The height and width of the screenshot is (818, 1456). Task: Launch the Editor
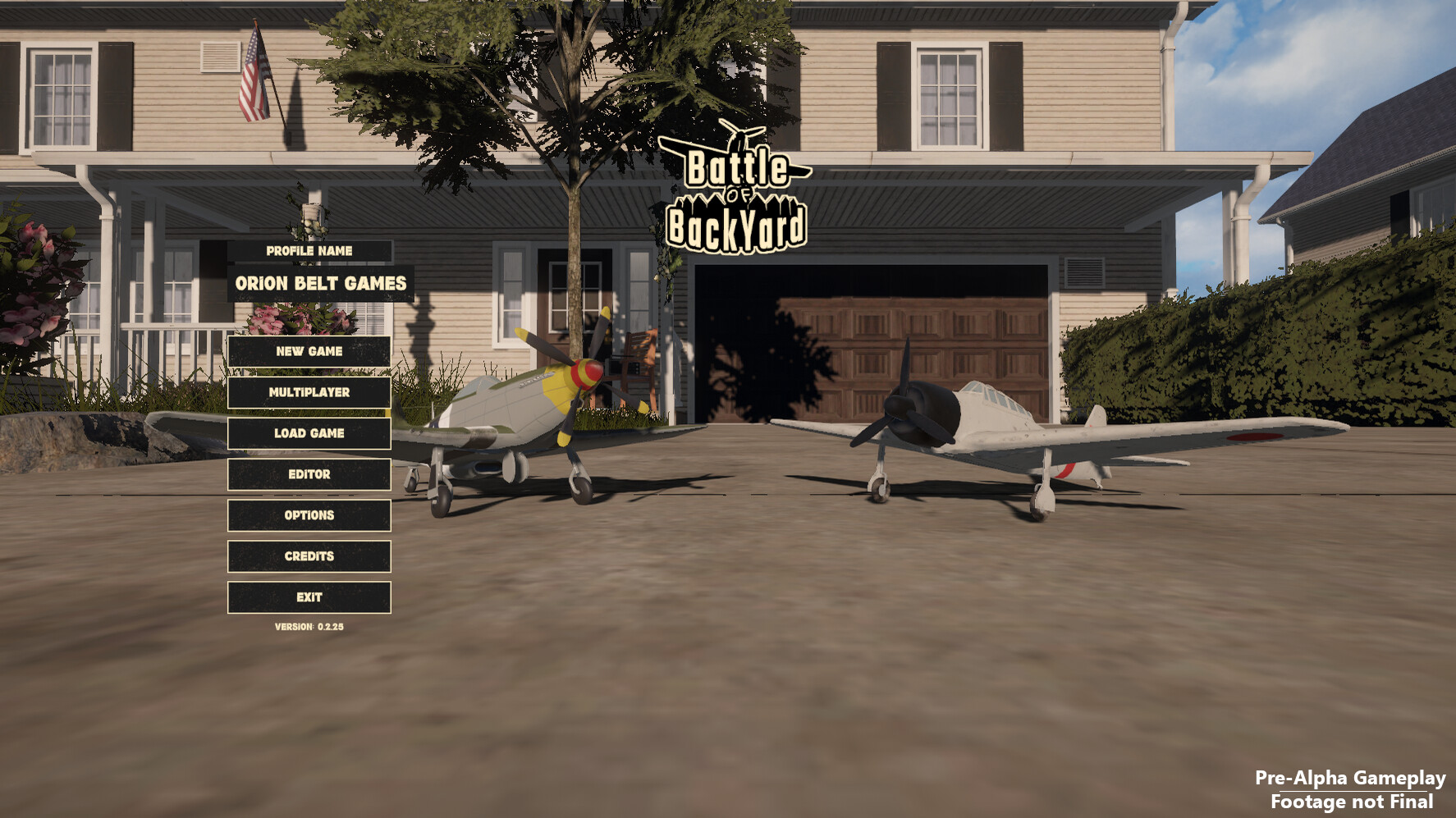point(309,474)
